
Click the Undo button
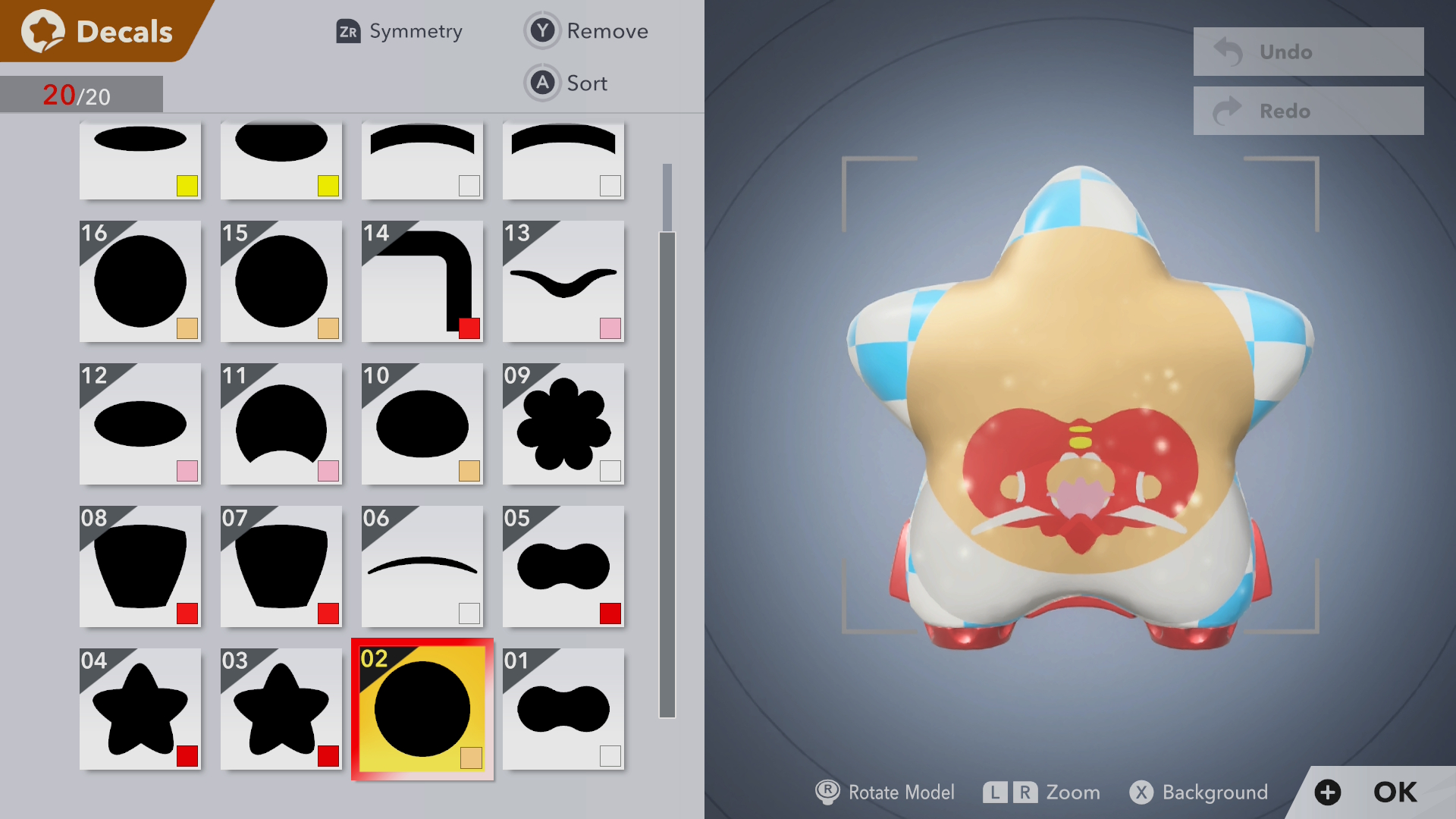point(1308,52)
